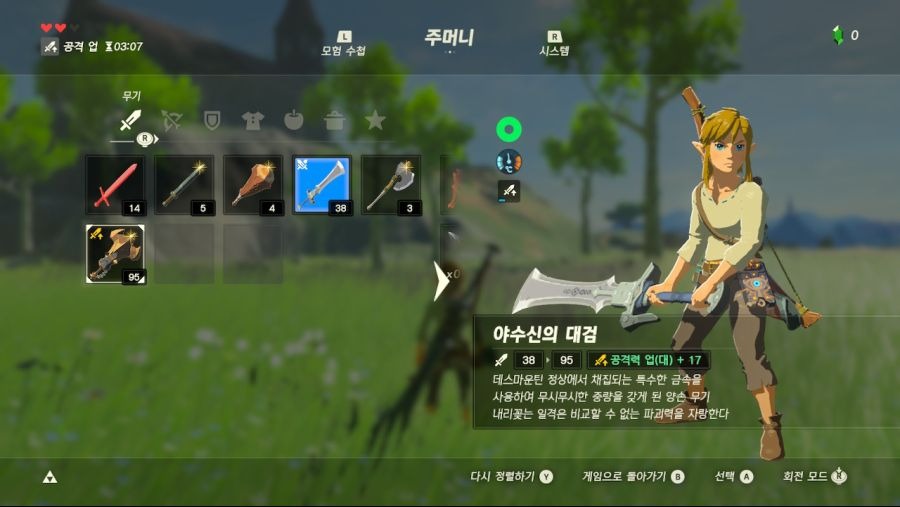View the star key items tab
This screenshot has width=900, height=507.
[x=375, y=121]
